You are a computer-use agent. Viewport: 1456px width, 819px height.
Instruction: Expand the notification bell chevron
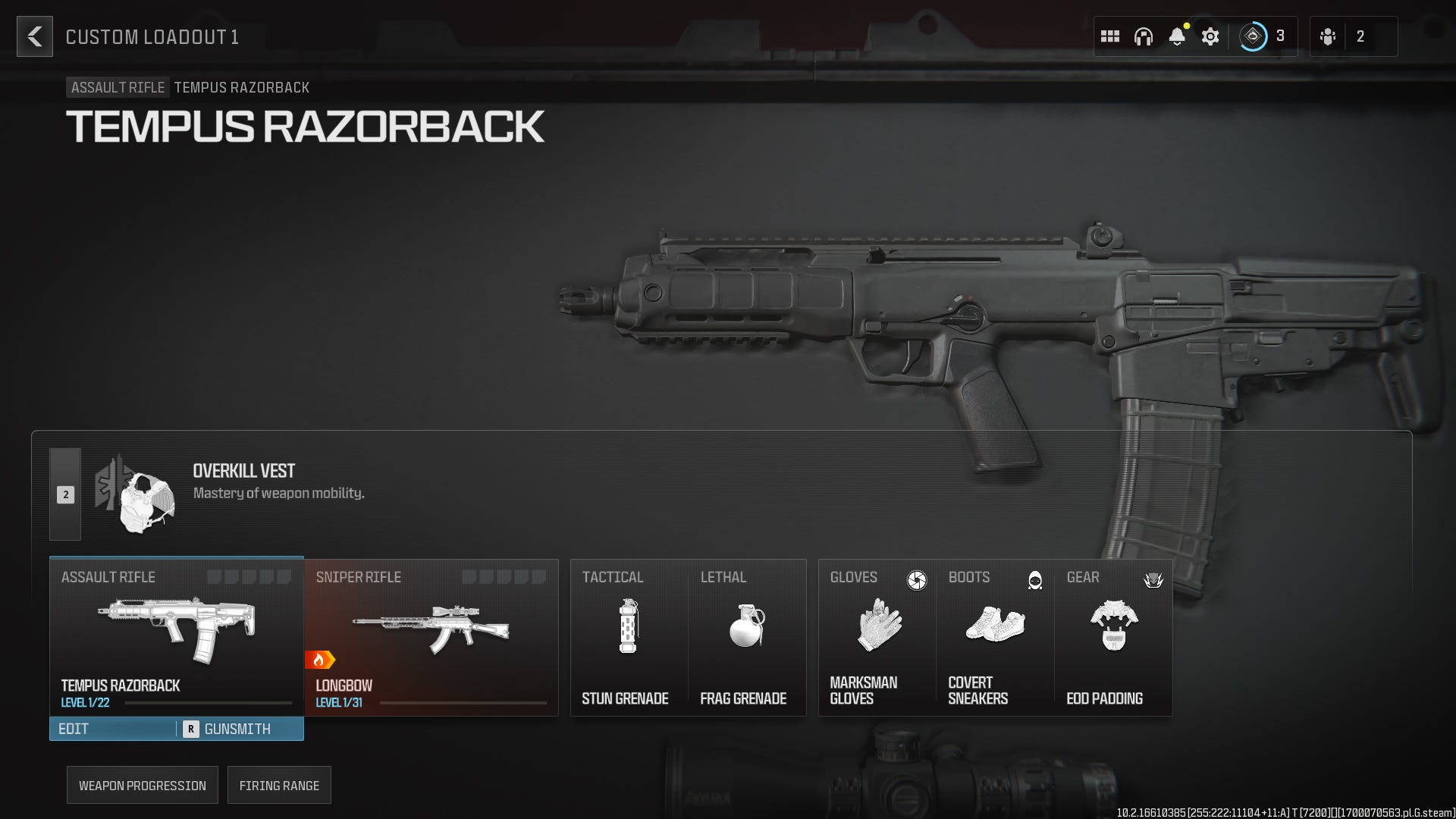click(1178, 45)
